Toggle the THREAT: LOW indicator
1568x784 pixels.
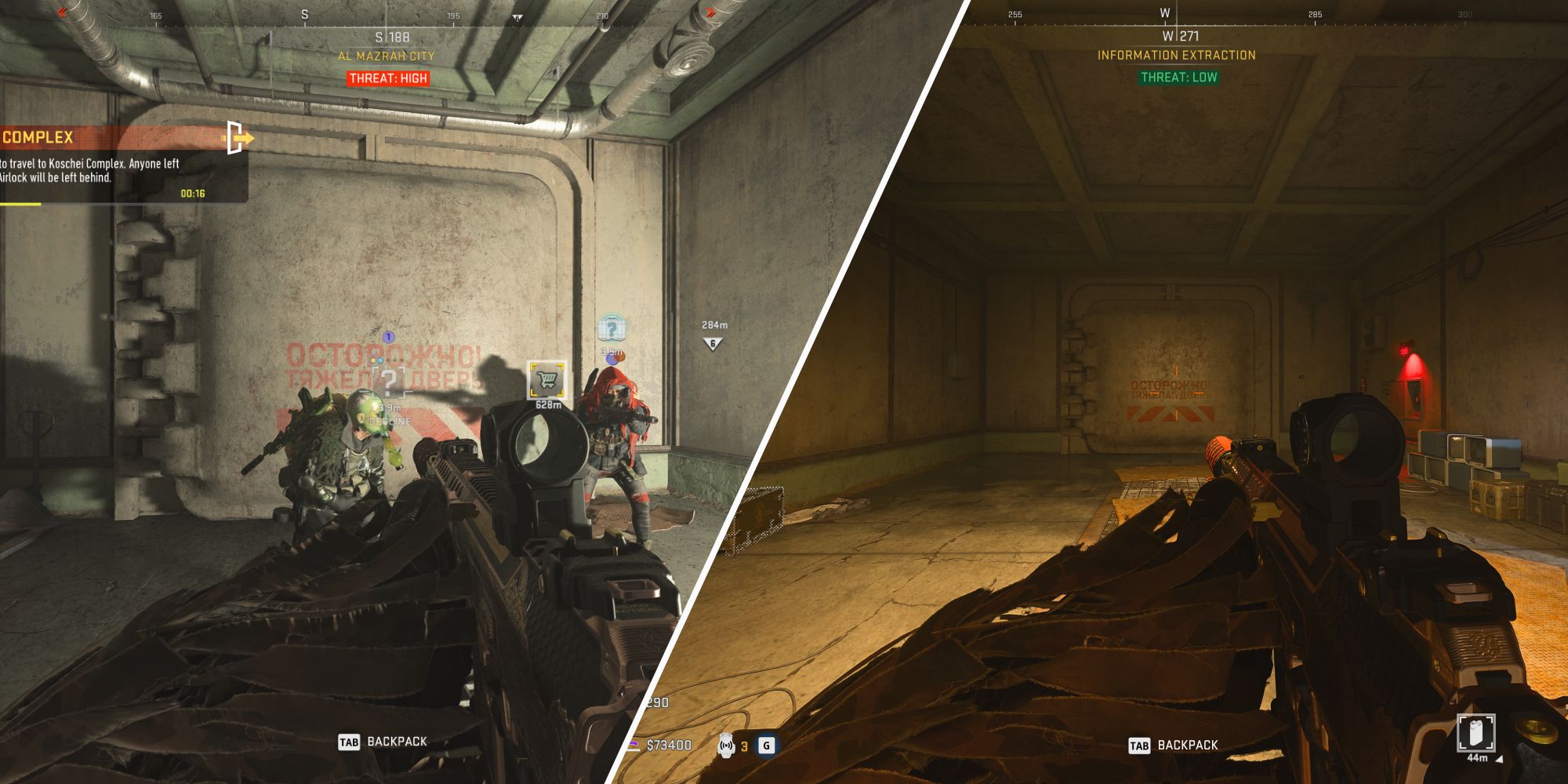pyautogui.click(x=1180, y=78)
